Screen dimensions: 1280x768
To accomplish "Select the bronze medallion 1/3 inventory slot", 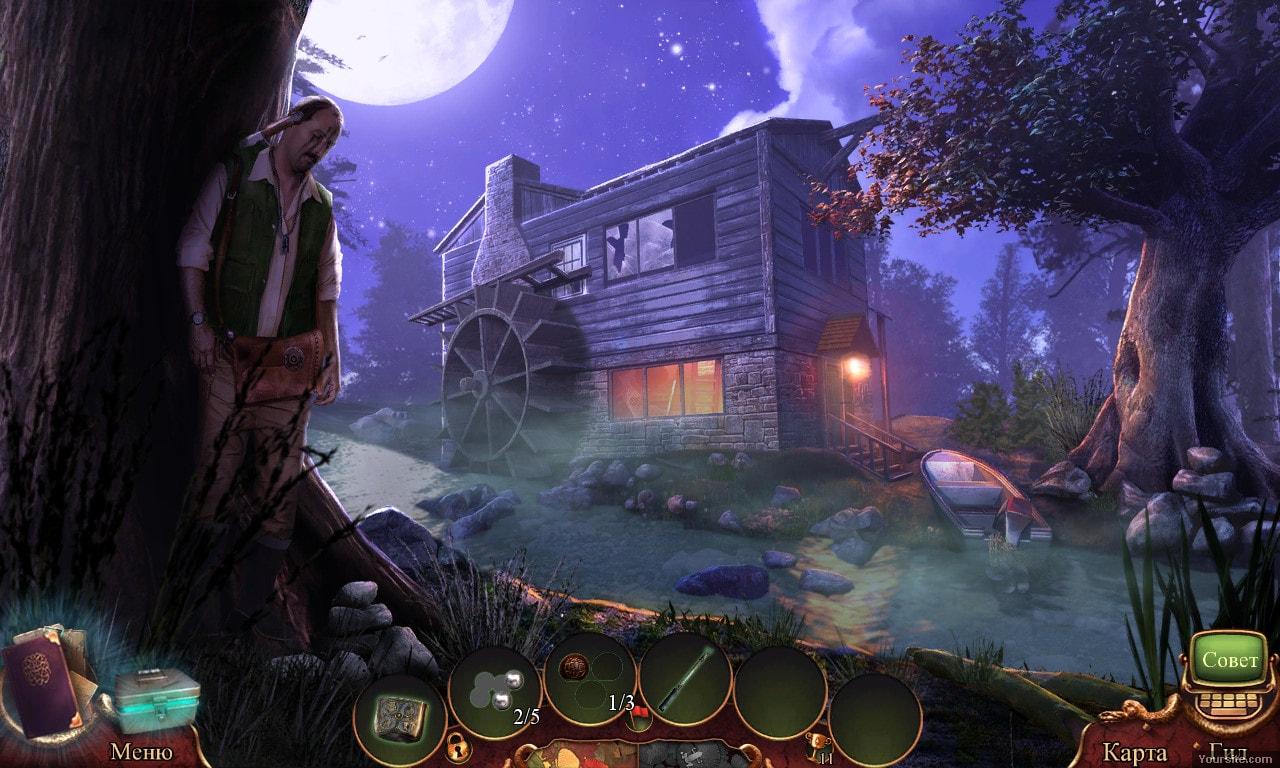I will (590, 680).
